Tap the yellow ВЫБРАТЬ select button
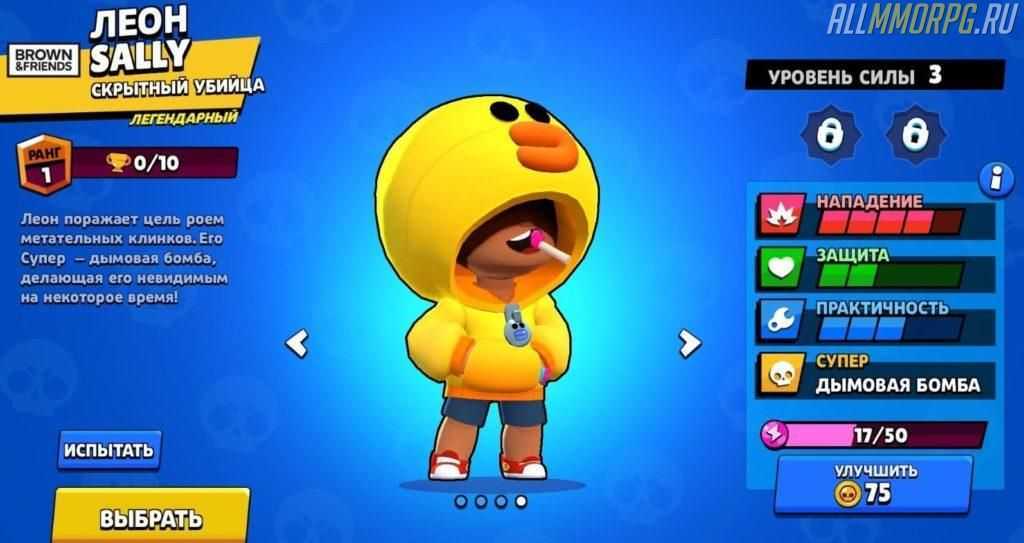The image size is (1024, 543). 151,517
